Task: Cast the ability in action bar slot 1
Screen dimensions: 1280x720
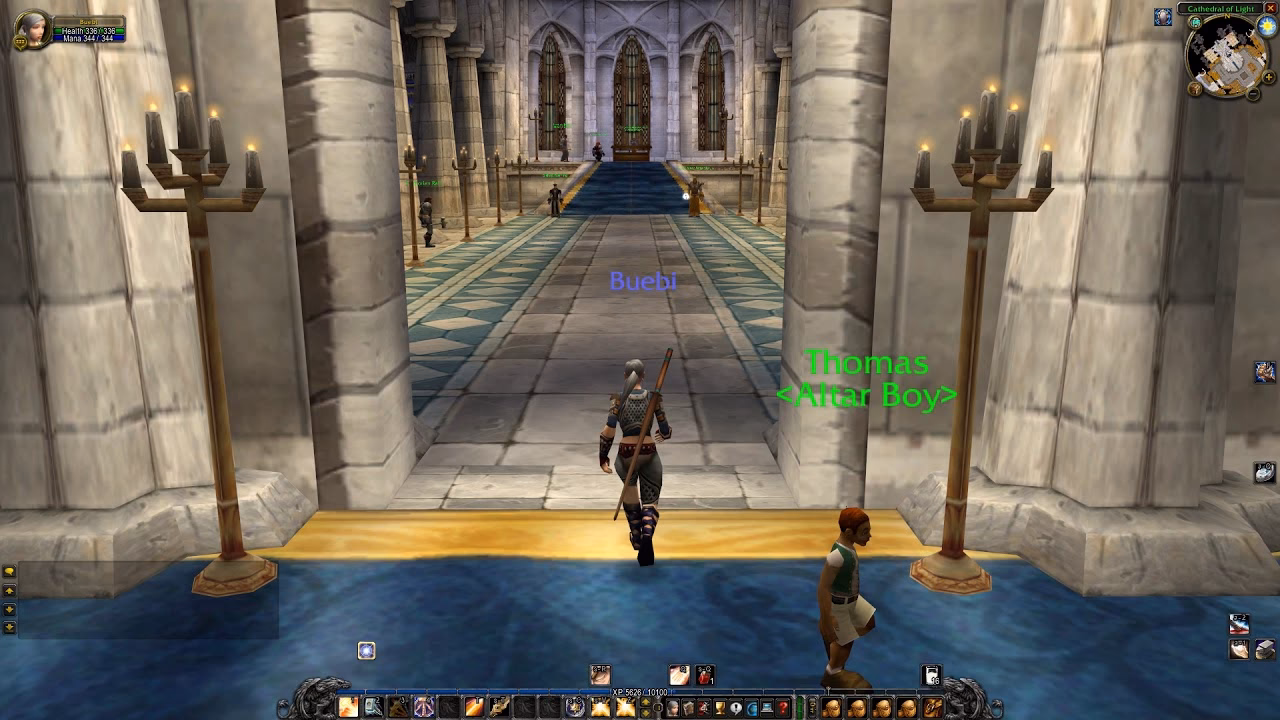Action: (x=347, y=707)
